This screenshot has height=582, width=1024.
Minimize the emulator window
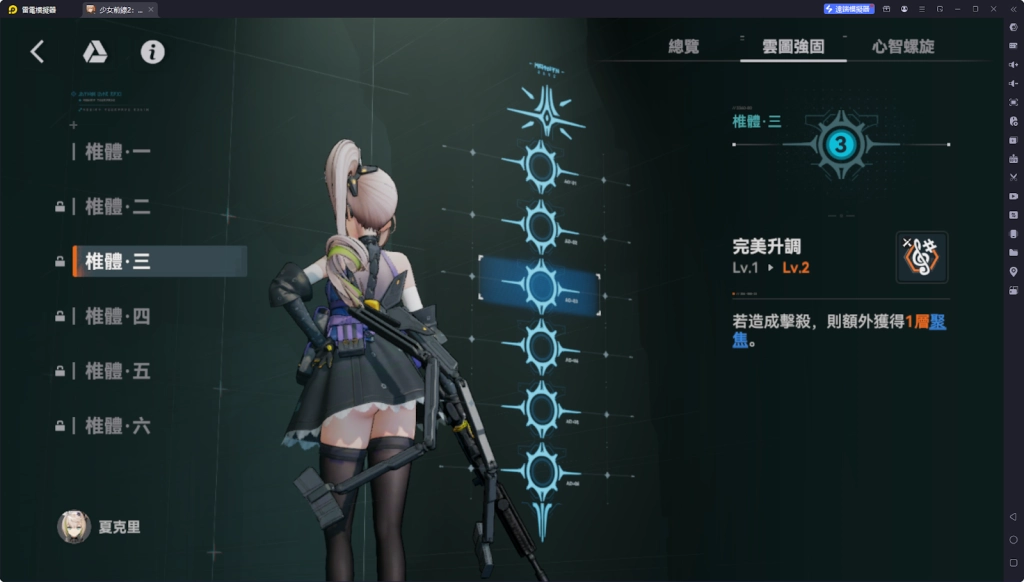958,8
